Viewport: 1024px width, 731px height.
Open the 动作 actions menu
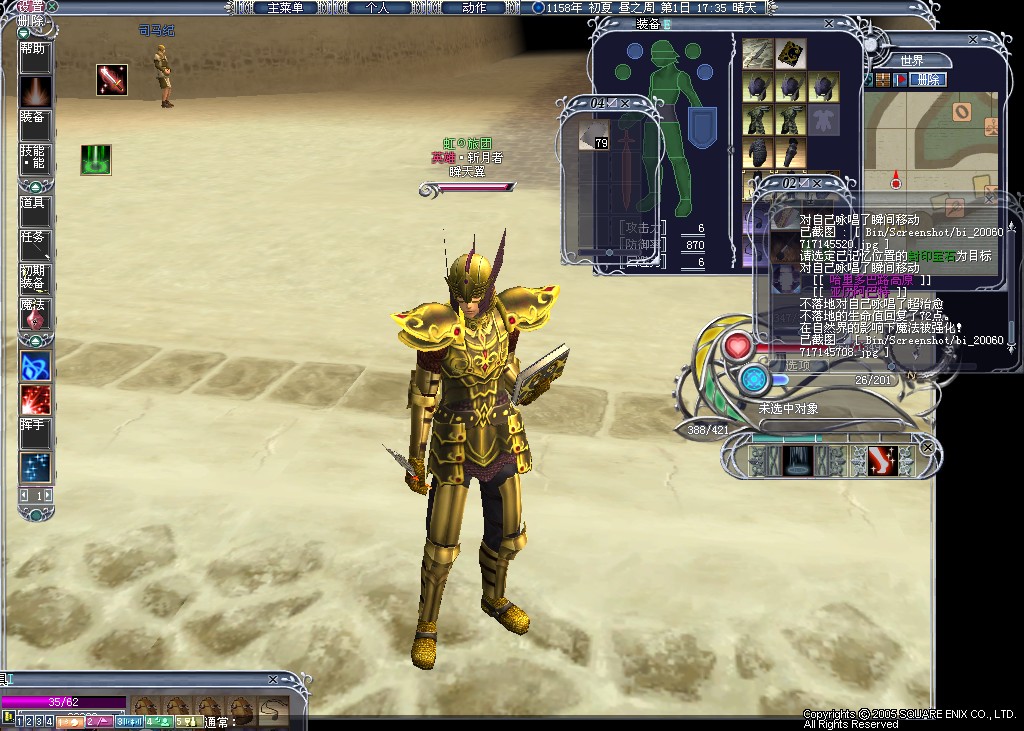pyautogui.click(x=473, y=8)
